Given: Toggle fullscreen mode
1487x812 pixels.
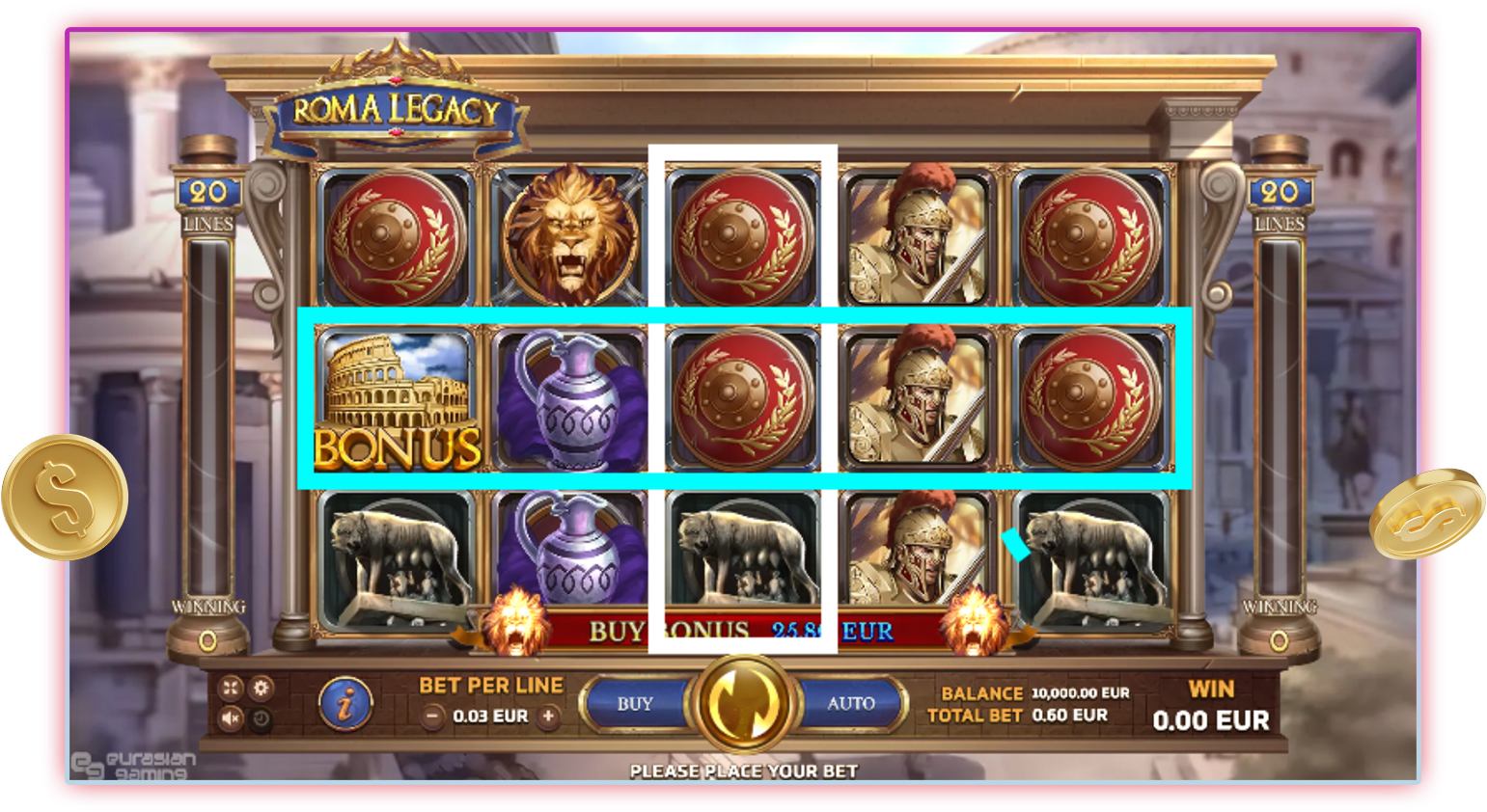Looking at the screenshot, I should coord(231,687).
